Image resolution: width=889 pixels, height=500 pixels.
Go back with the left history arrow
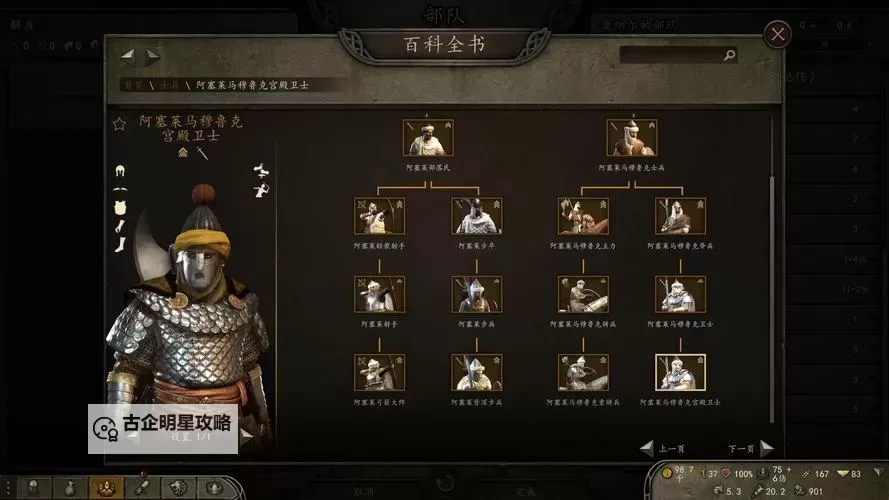click(x=128, y=56)
